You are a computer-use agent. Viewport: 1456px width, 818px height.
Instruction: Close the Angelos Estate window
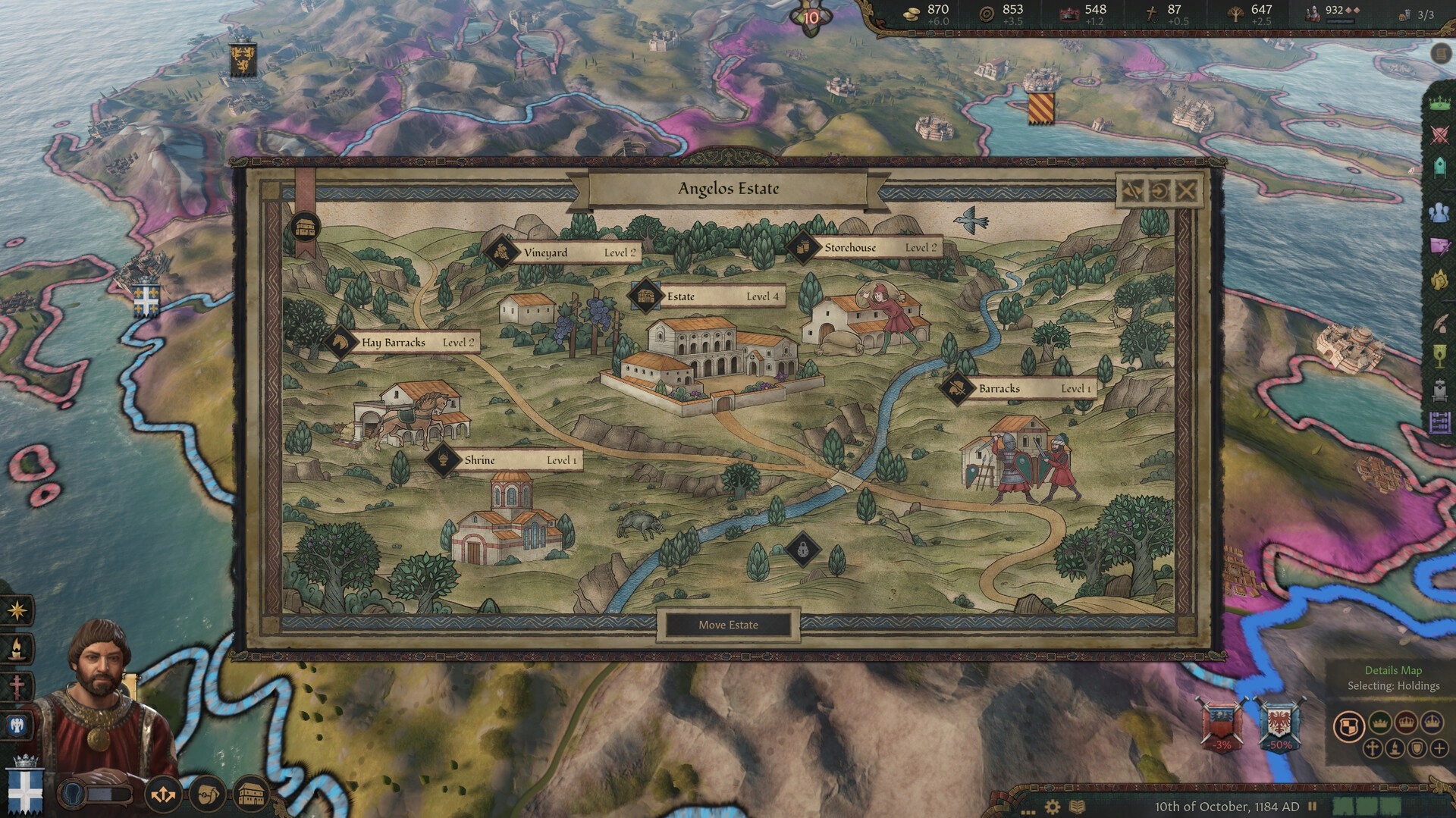click(1187, 190)
